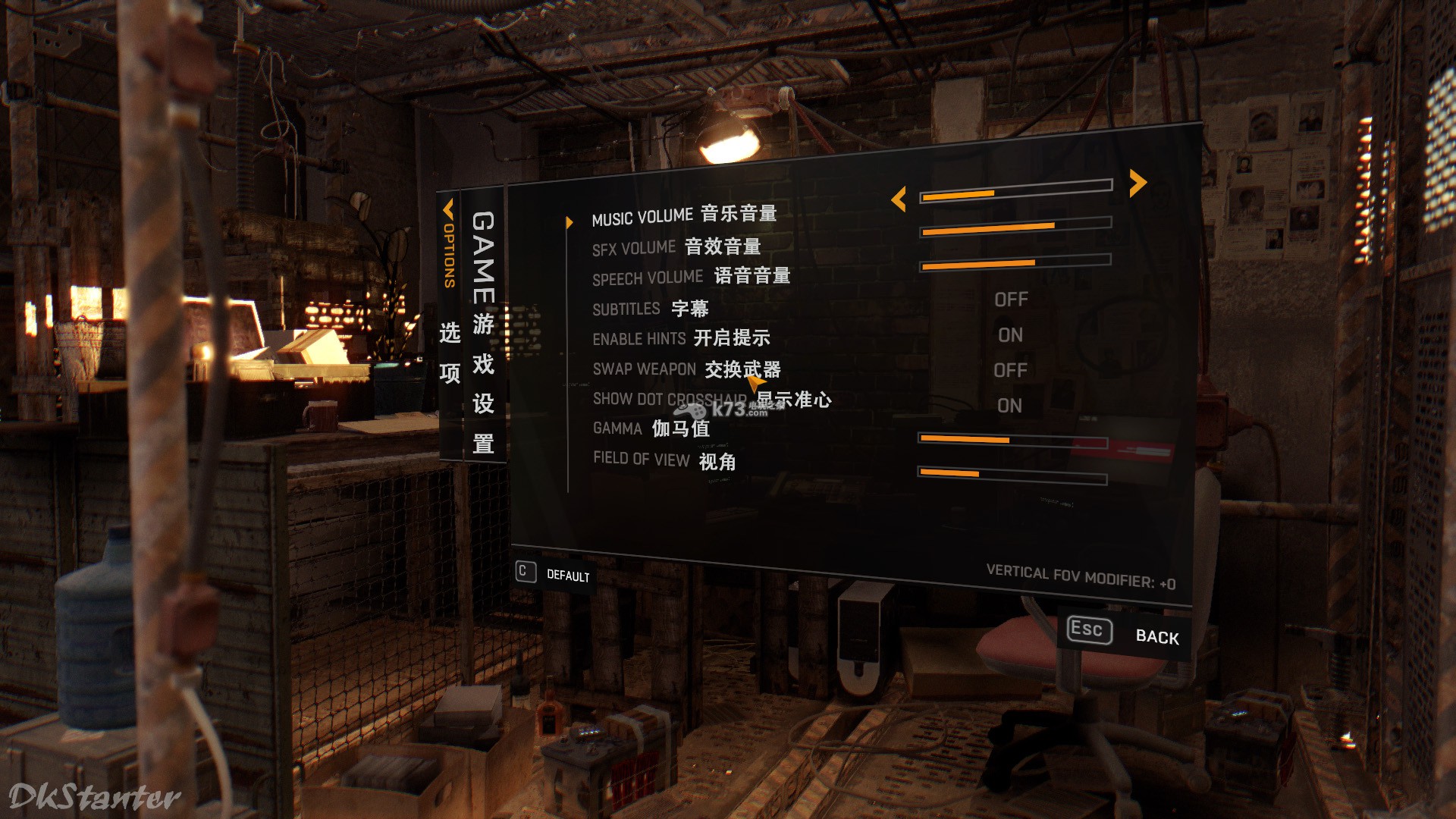Adjust the SFX volume slider bar
The image size is (1456, 819).
coord(1015,227)
